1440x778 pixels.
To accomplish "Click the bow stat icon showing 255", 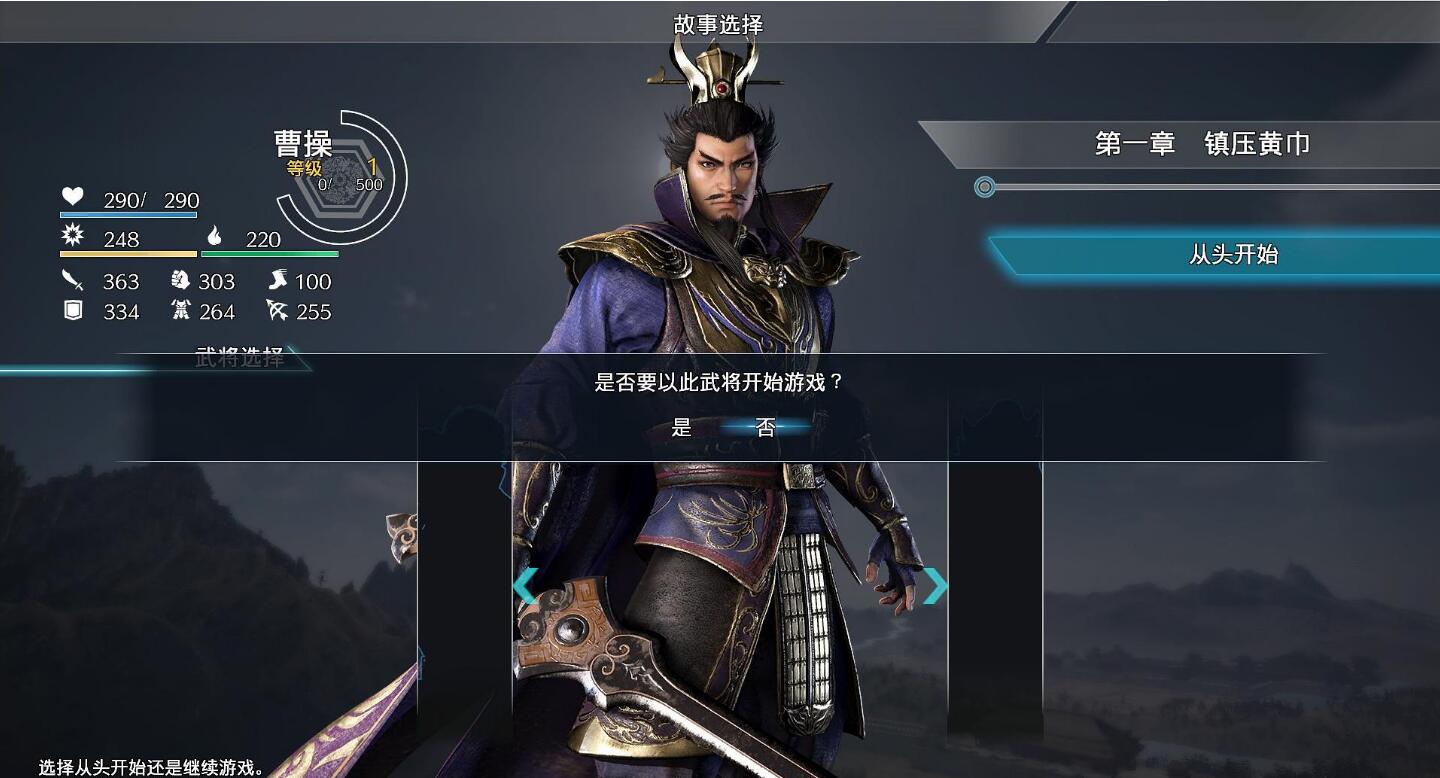I will 277,312.
